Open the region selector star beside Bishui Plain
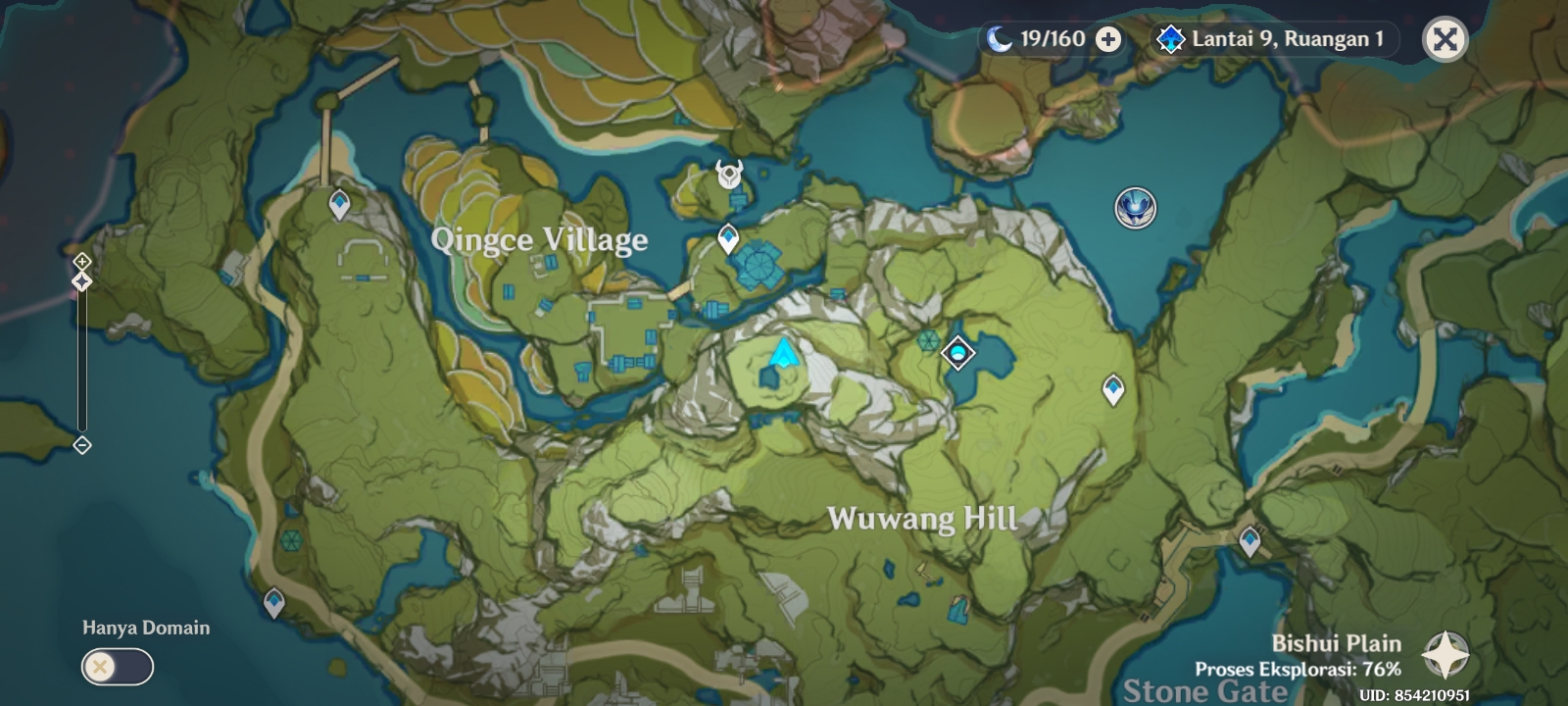 1445,656
